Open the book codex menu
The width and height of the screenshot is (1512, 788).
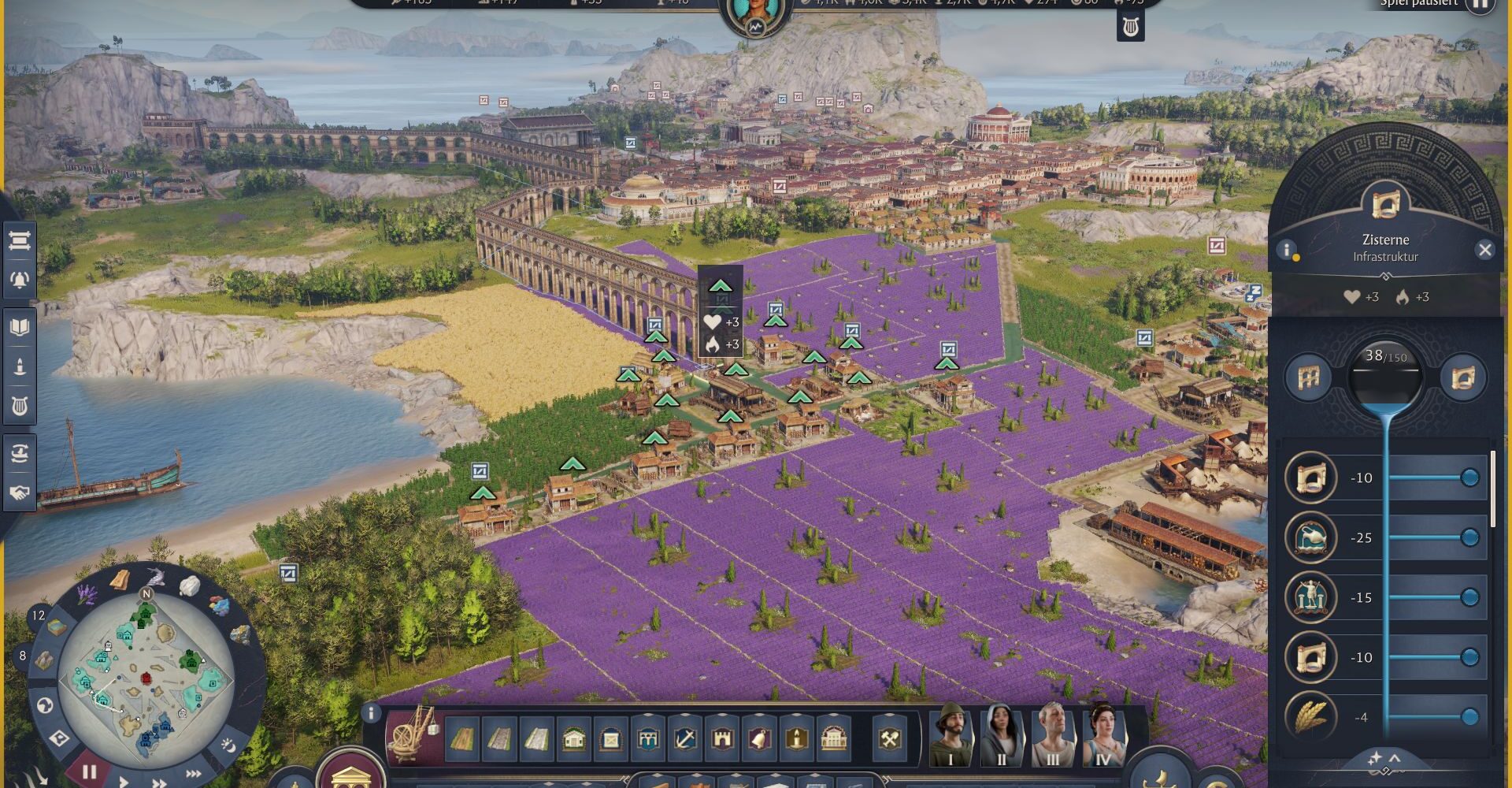19,326
